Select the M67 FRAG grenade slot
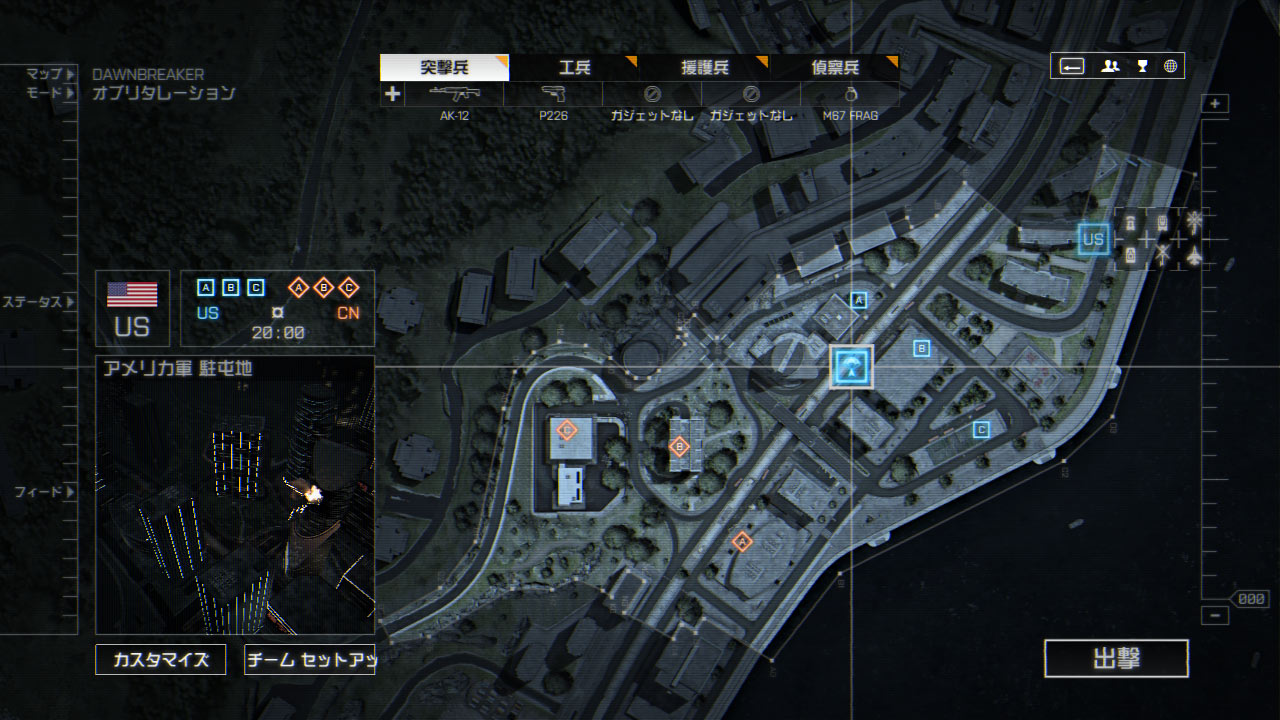 coord(850,95)
